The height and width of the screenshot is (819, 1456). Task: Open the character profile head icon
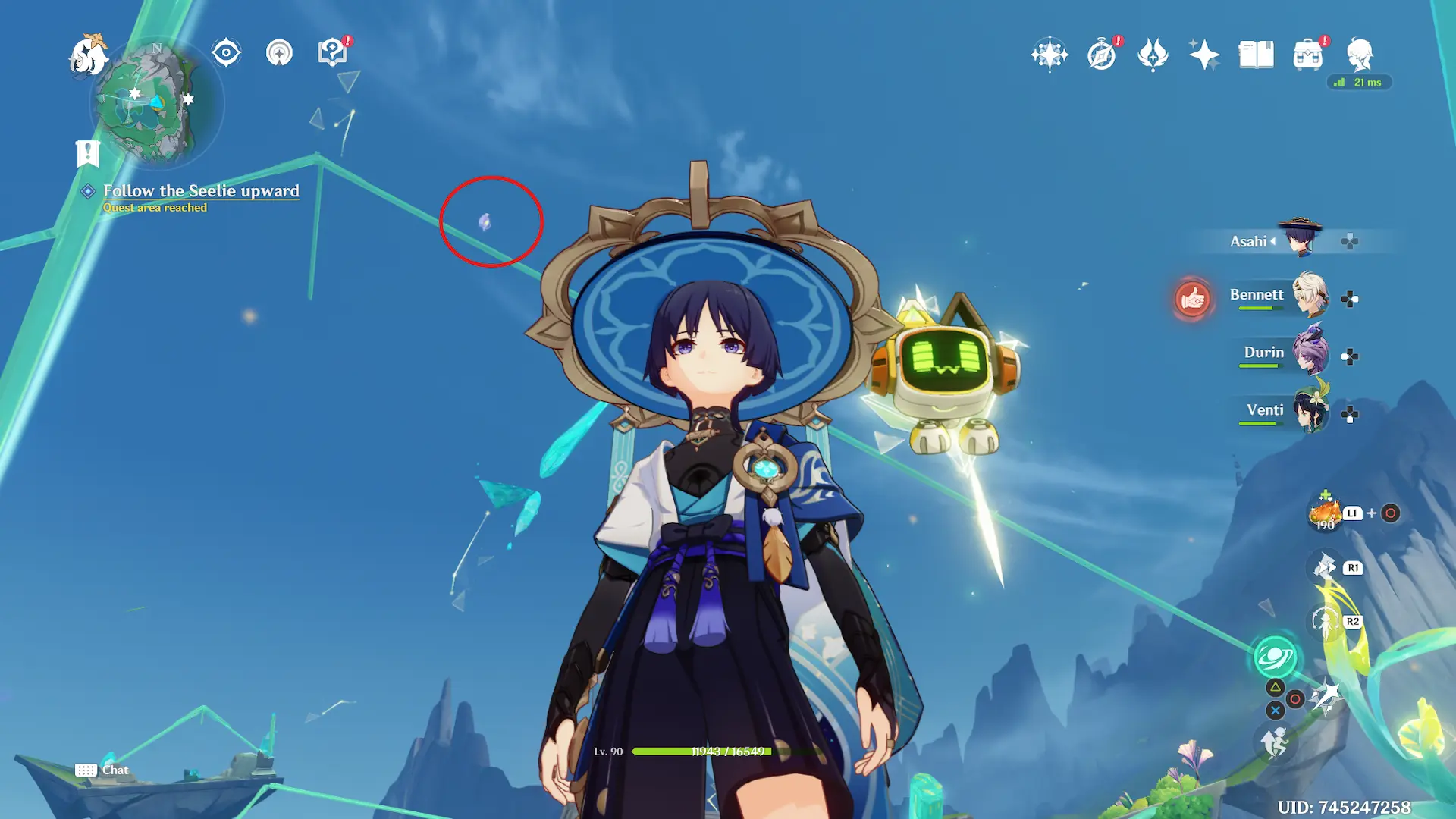pos(1360,55)
